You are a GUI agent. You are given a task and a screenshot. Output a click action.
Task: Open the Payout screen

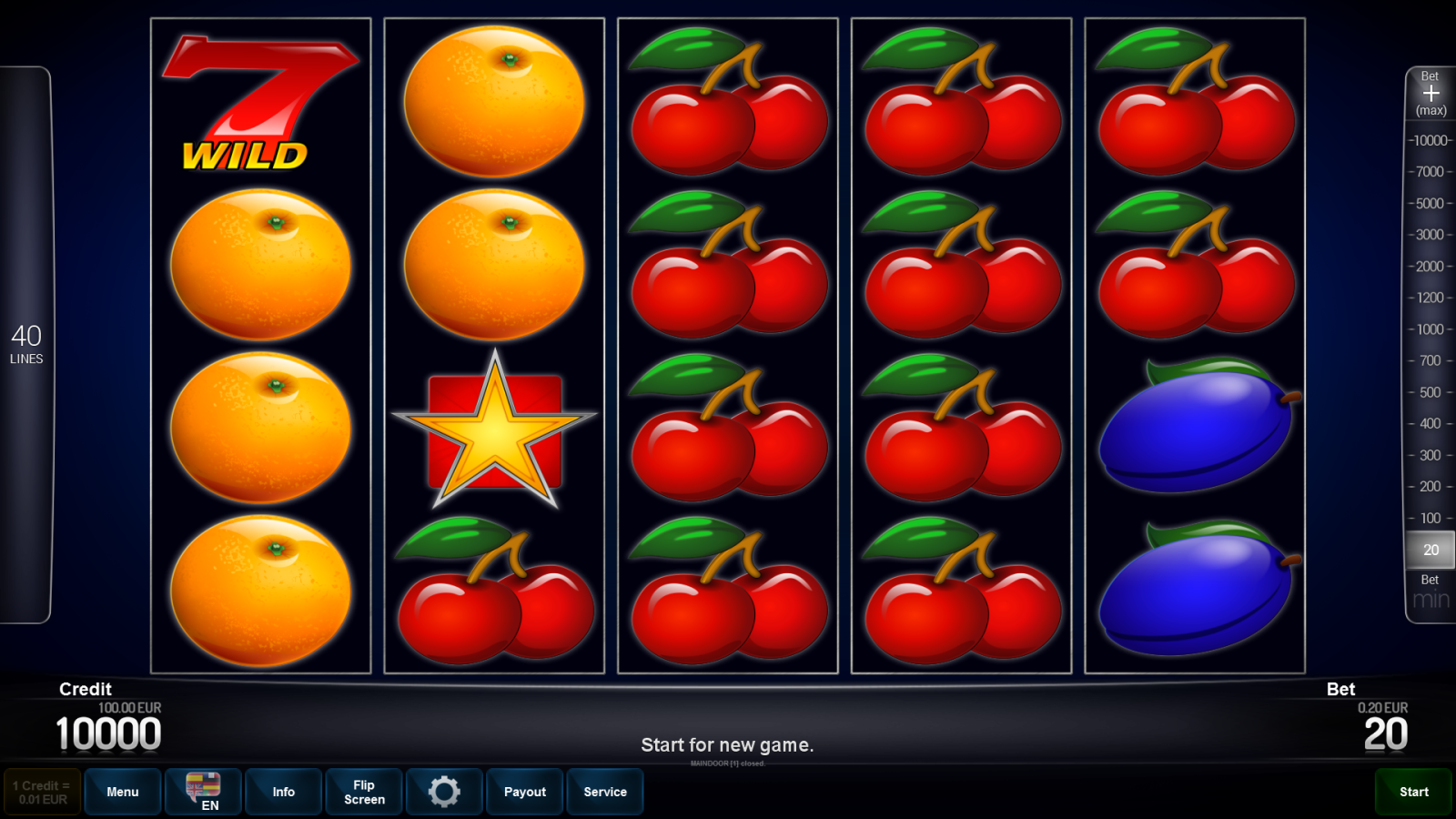point(524,792)
